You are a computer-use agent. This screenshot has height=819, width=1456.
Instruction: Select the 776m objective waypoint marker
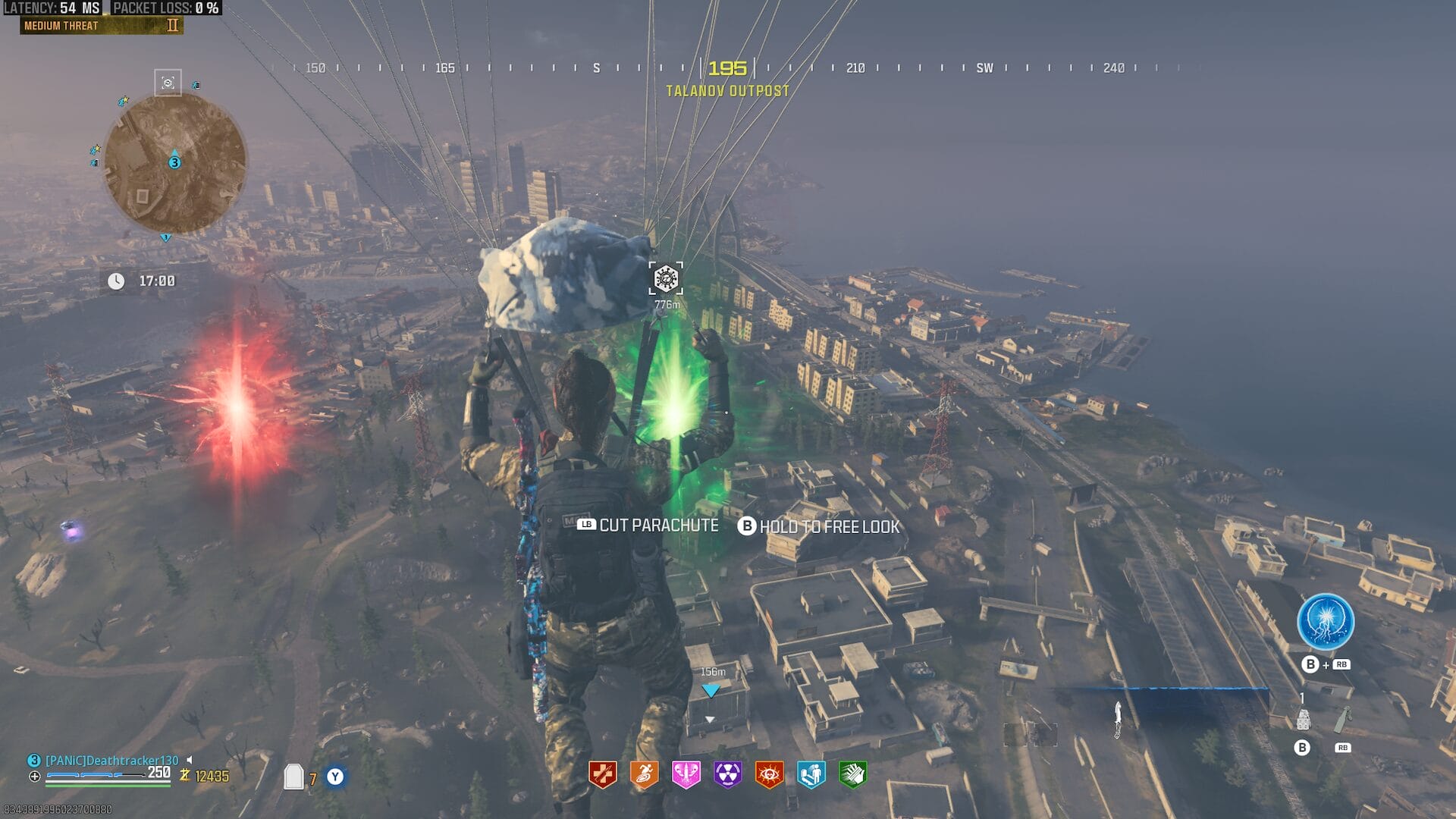(666, 279)
